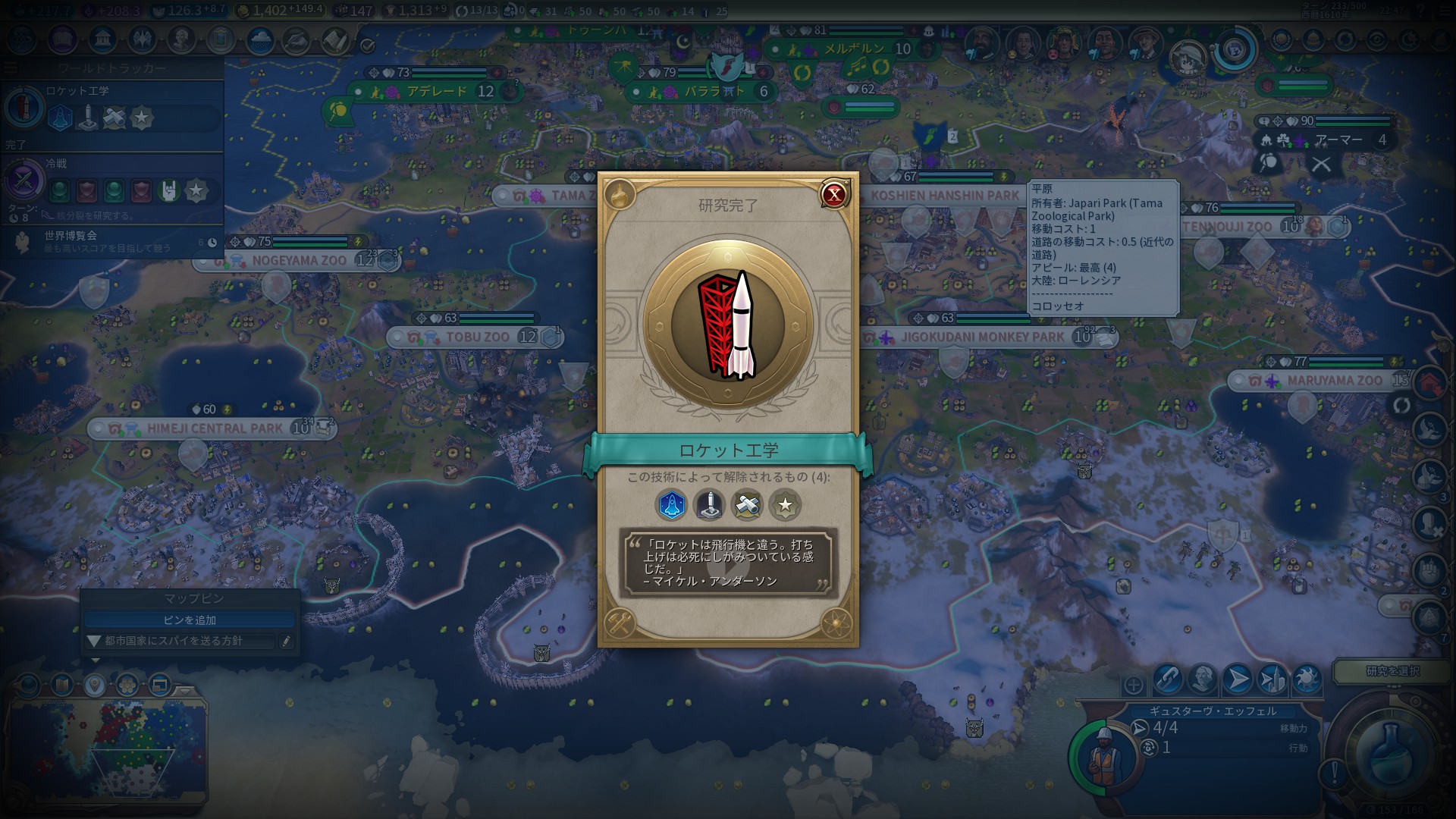Select the Gustave Eiffel unit portrait

1098,755
